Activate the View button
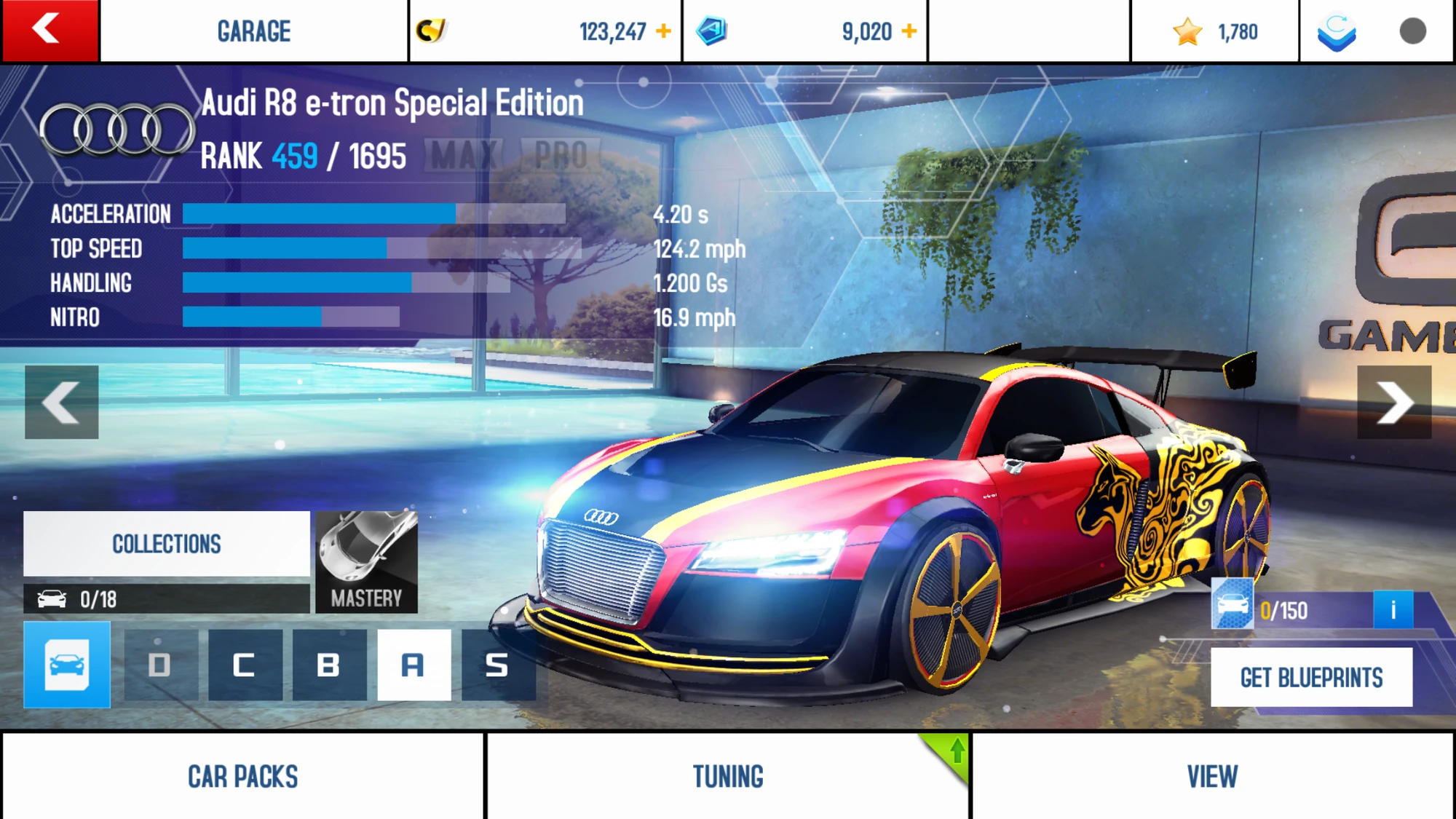This screenshot has height=819, width=1456. tap(1212, 776)
